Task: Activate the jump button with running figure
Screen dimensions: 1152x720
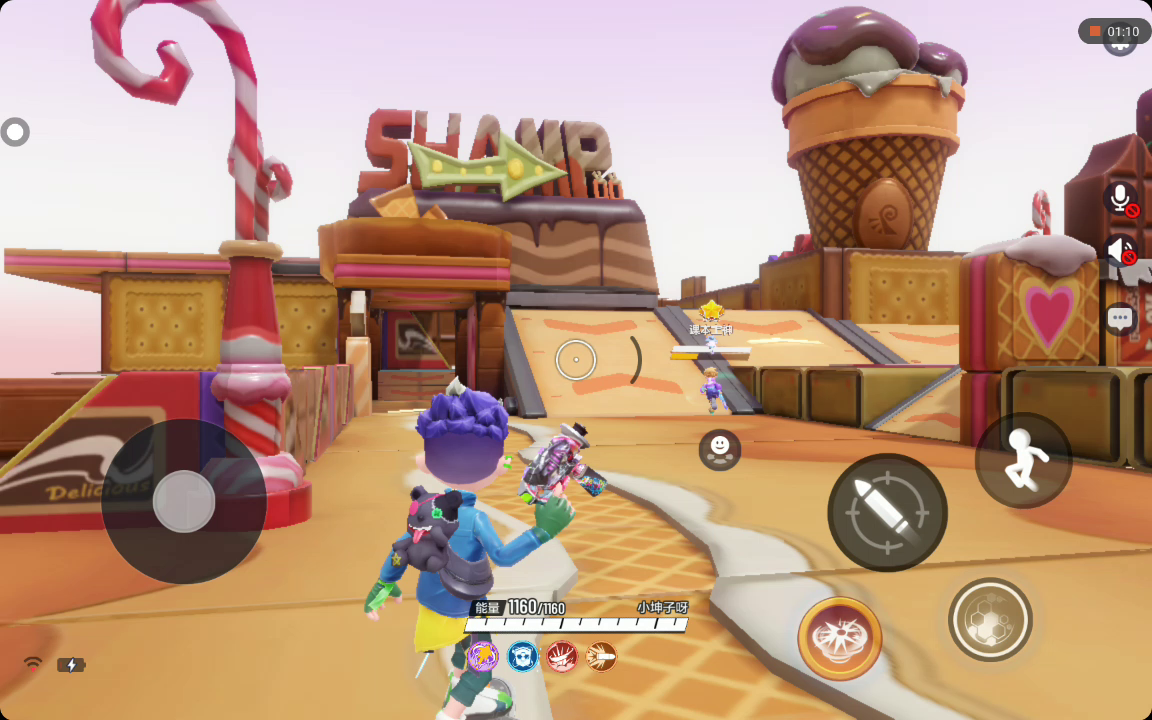Action: coord(1023,460)
